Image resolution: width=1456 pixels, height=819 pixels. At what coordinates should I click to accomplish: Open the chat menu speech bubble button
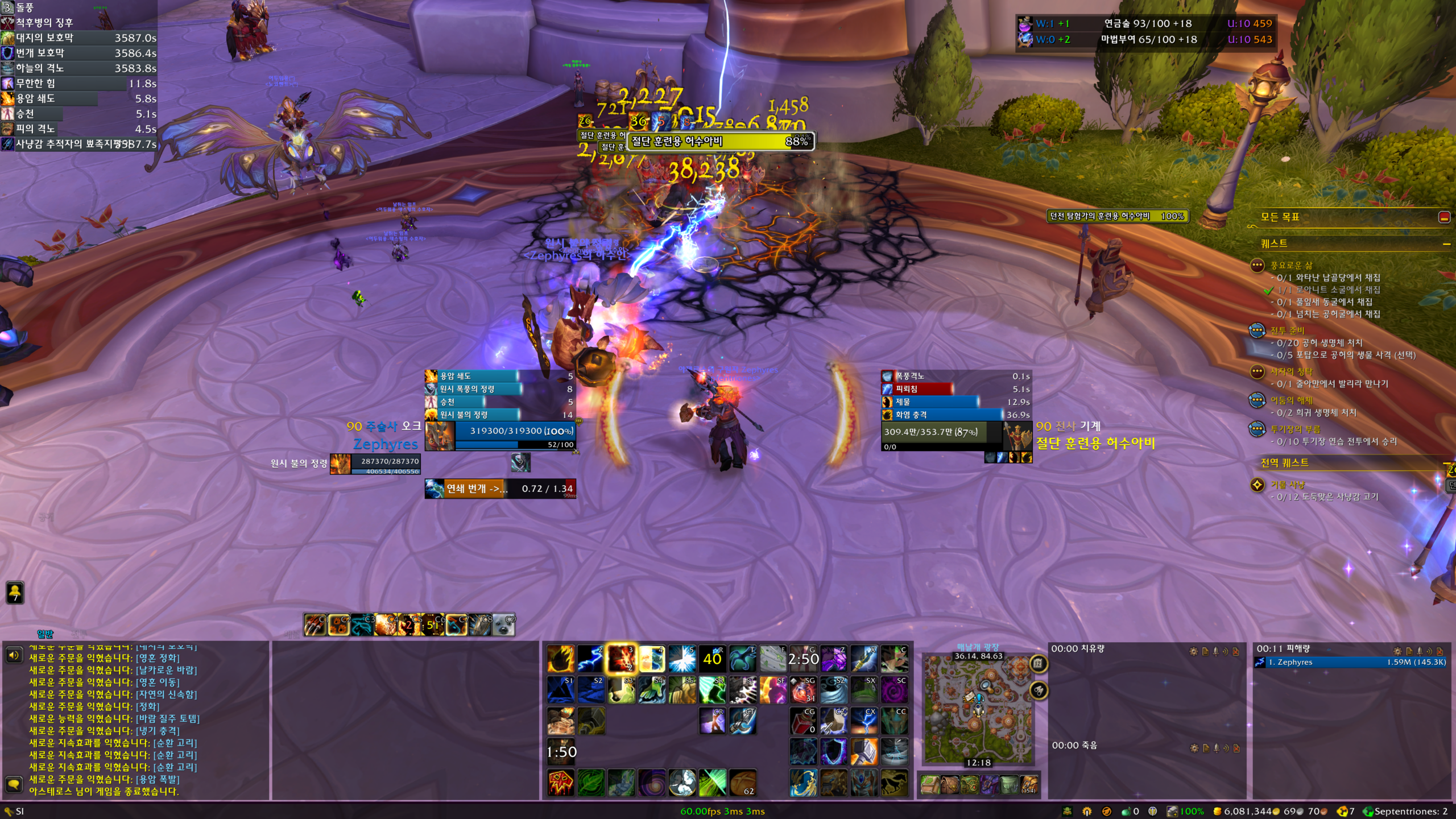click(x=14, y=785)
